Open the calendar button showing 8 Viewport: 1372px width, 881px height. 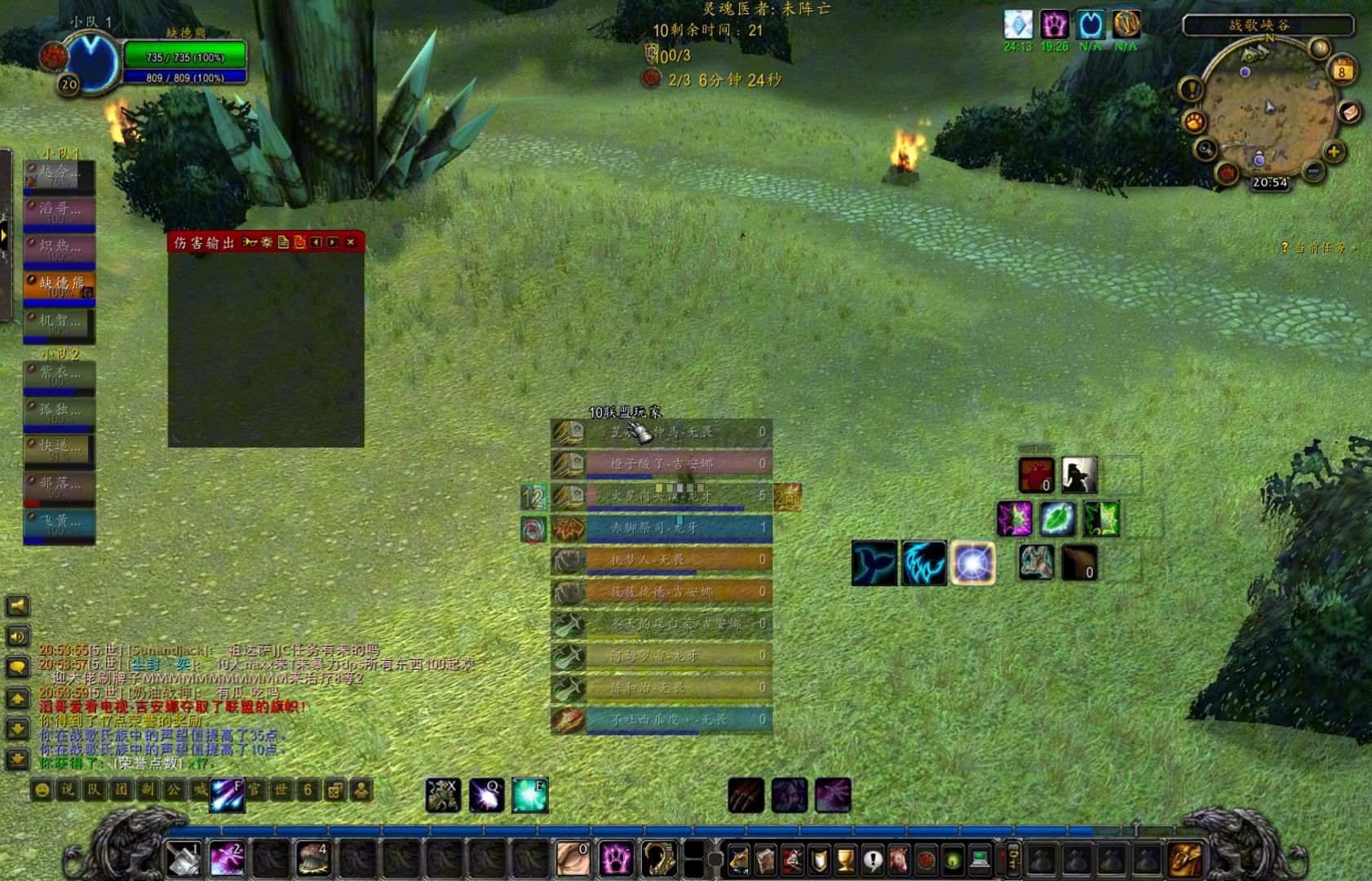(1342, 70)
